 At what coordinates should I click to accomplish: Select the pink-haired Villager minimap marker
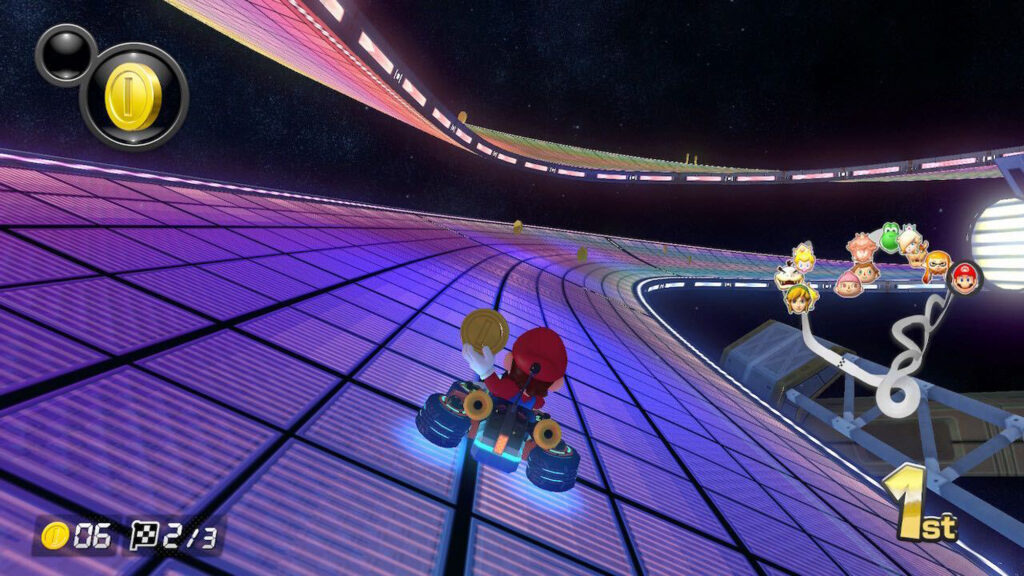(x=848, y=284)
